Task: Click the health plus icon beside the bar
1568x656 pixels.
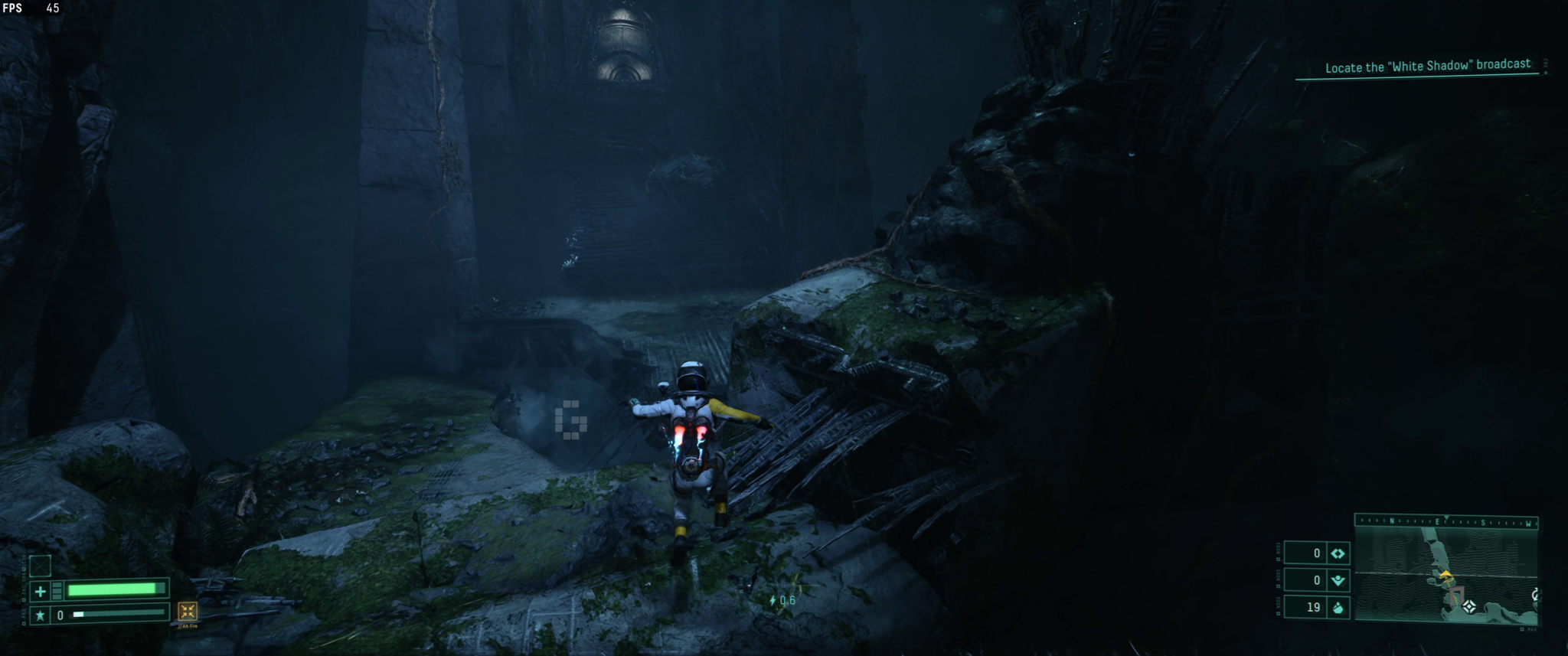Action: pyautogui.click(x=41, y=591)
